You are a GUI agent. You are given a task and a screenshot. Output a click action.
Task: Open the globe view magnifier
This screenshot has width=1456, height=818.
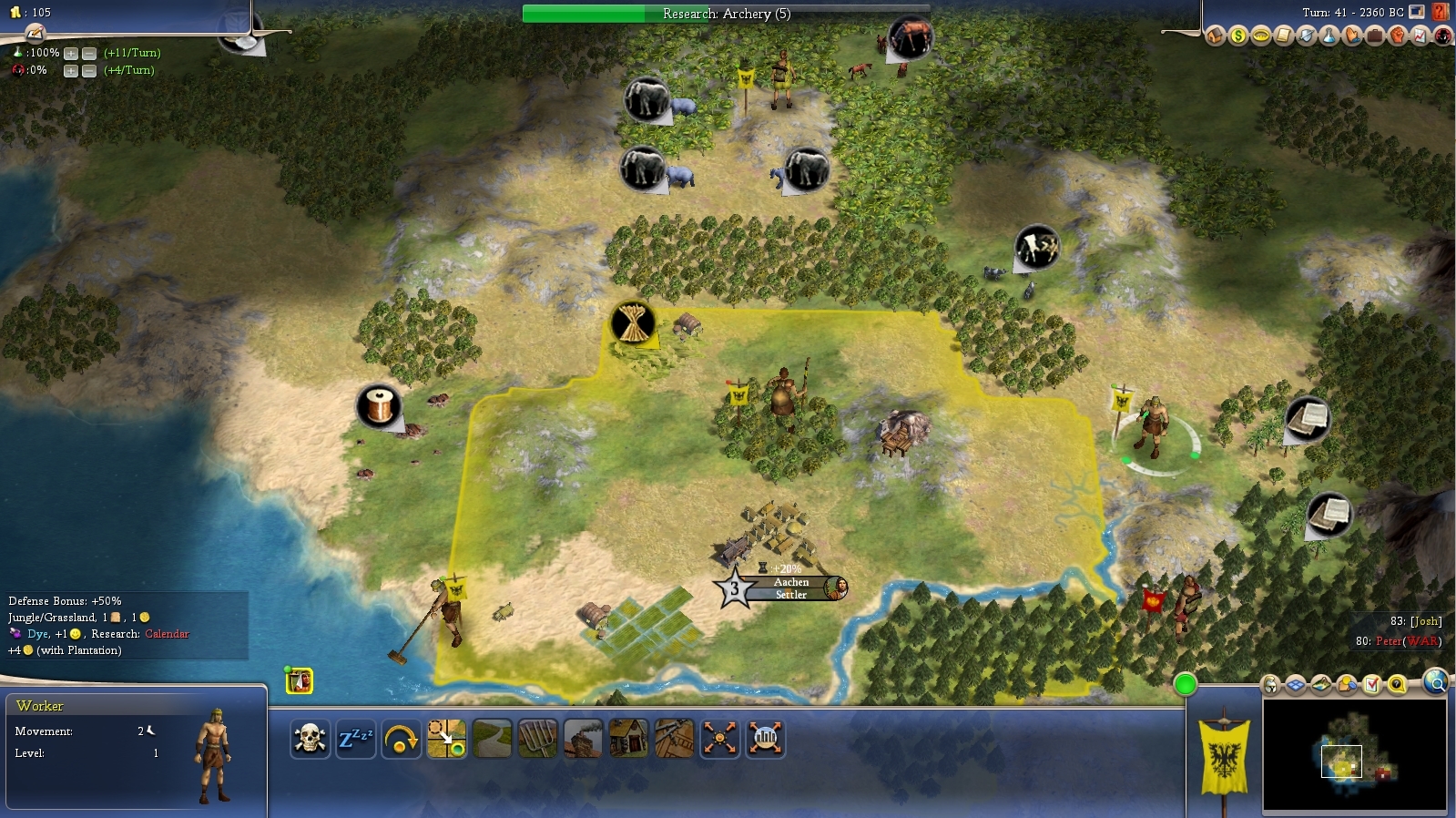tap(1435, 681)
